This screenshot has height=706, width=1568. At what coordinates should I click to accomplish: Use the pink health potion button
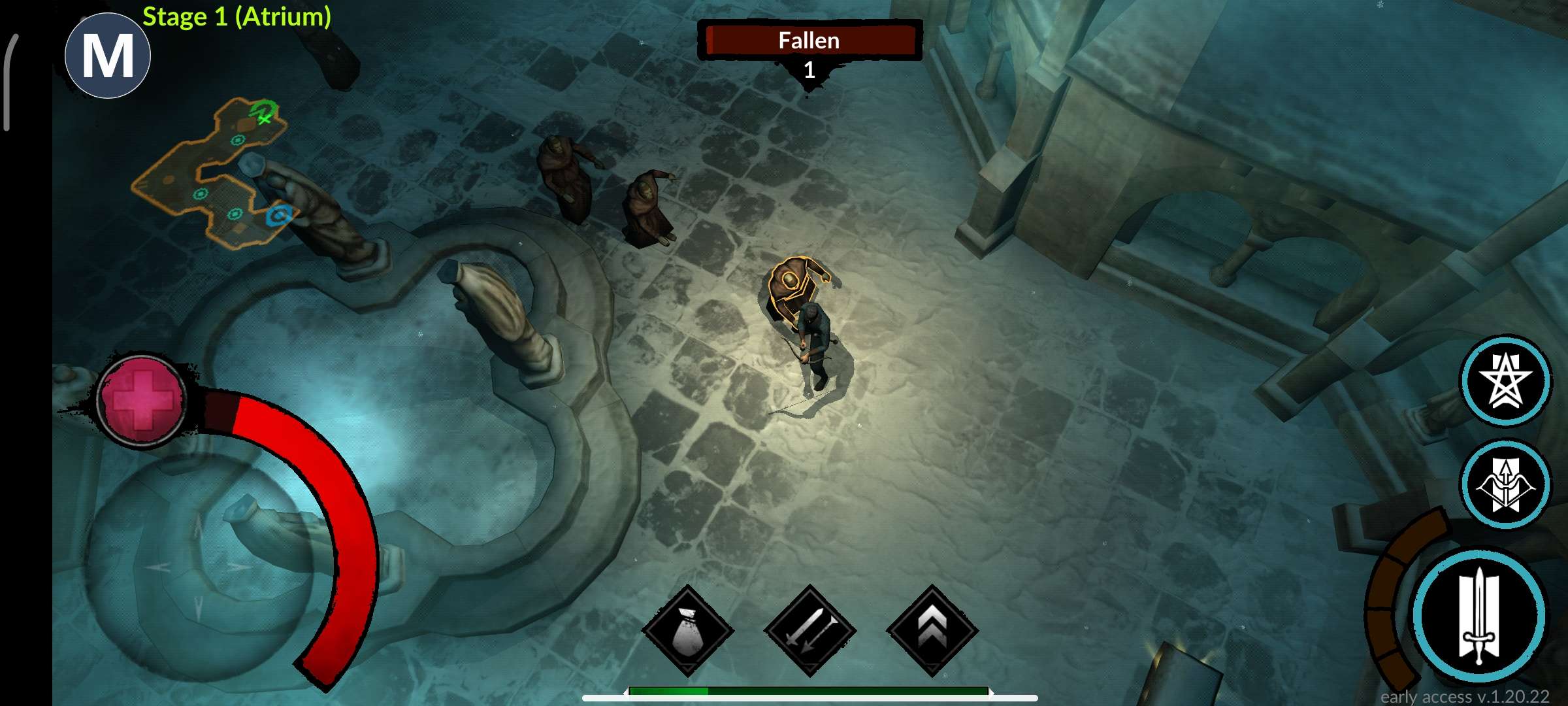[142, 401]
